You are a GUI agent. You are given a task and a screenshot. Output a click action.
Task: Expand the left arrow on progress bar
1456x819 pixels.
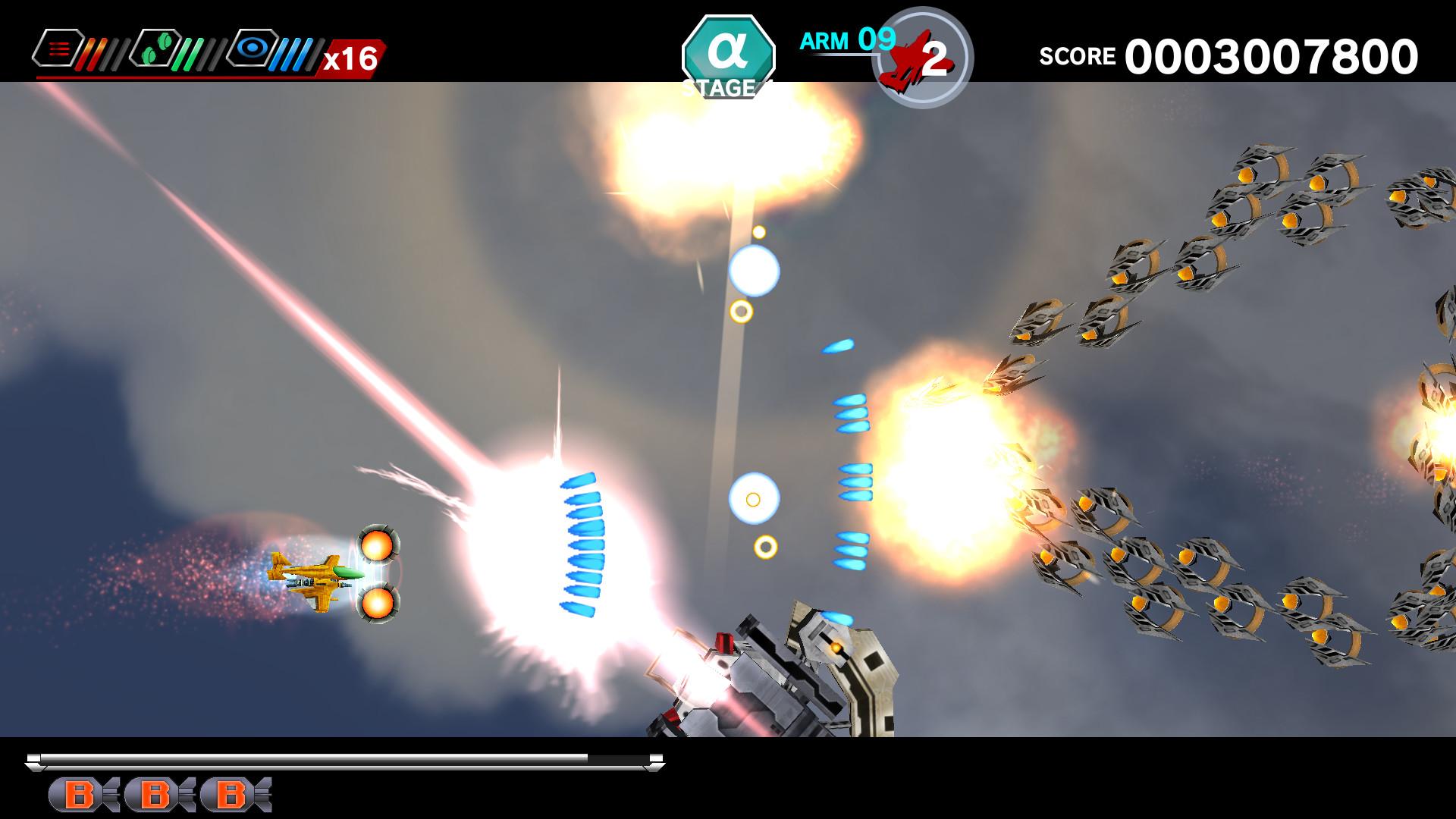click(34, 757)
